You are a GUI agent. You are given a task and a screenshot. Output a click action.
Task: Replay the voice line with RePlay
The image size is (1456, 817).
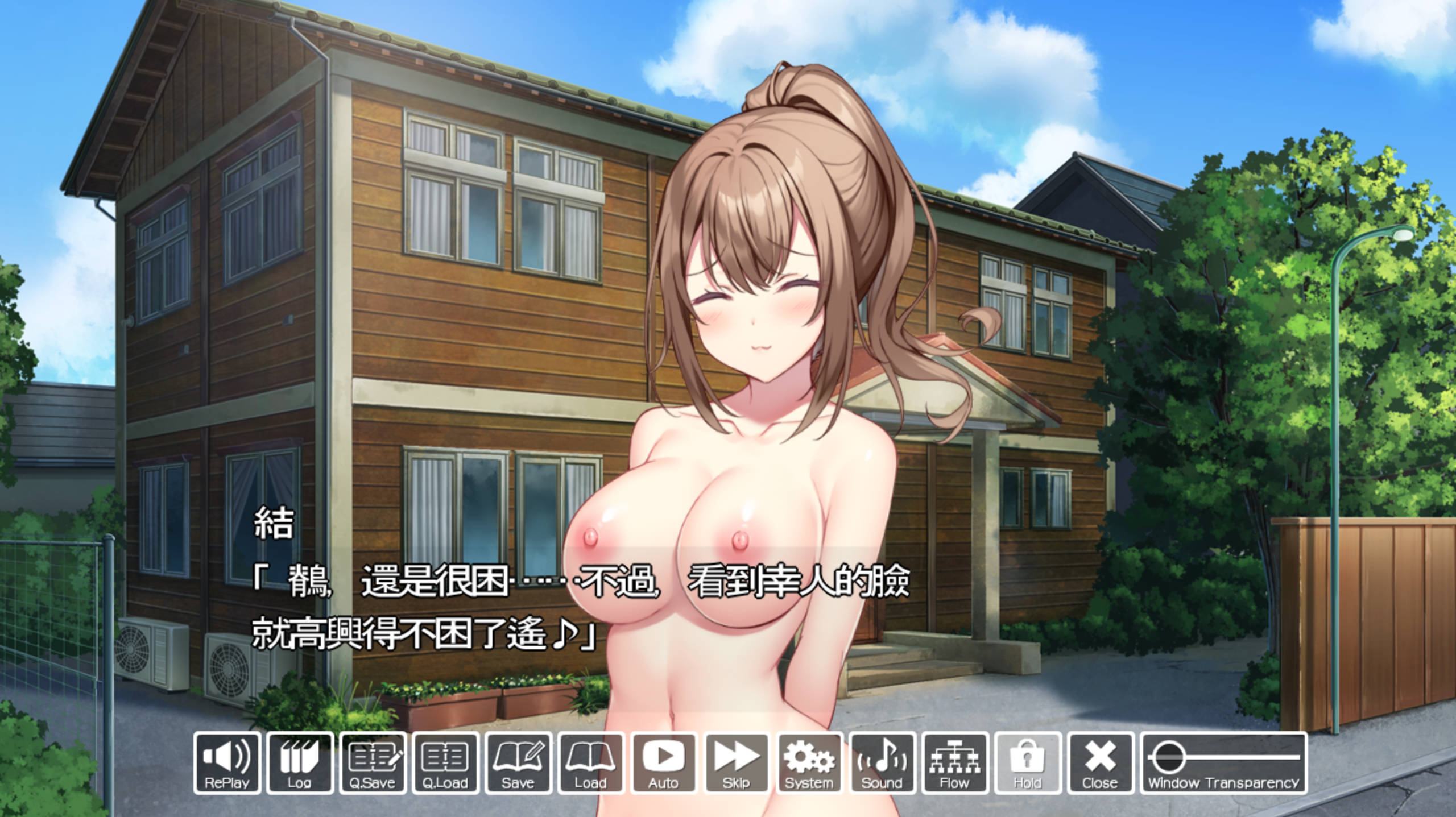coord(227,762)
